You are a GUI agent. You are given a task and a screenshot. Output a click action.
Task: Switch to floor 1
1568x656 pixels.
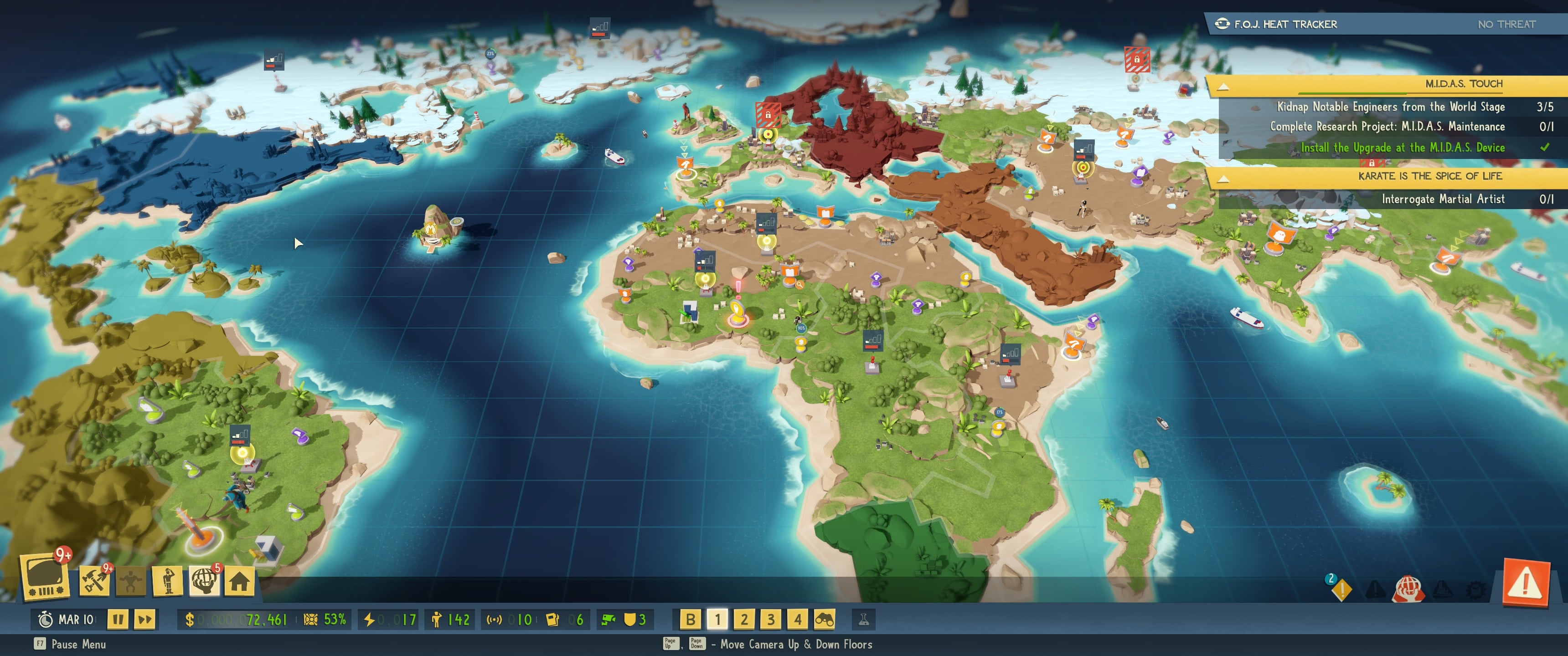coord(717,620)
